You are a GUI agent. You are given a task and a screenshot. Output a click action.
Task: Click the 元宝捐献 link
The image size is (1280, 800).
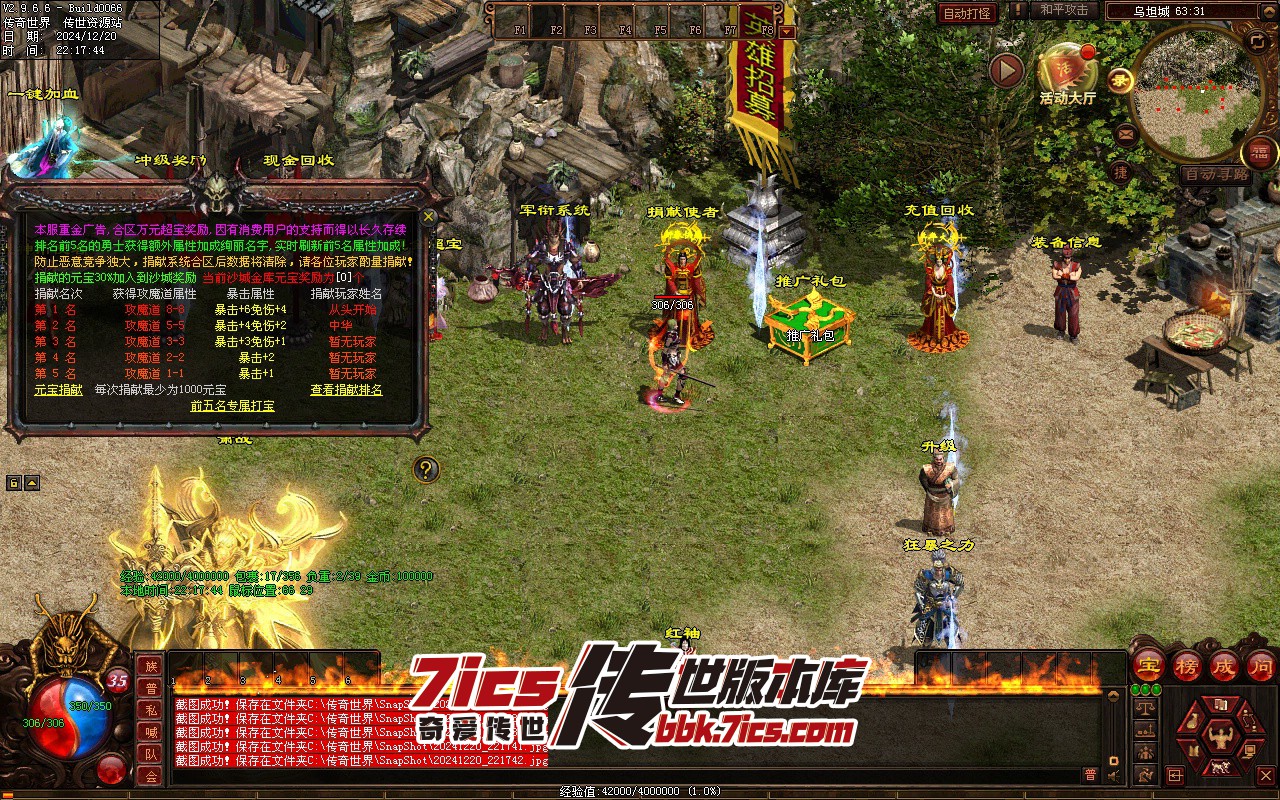point(59,389)
